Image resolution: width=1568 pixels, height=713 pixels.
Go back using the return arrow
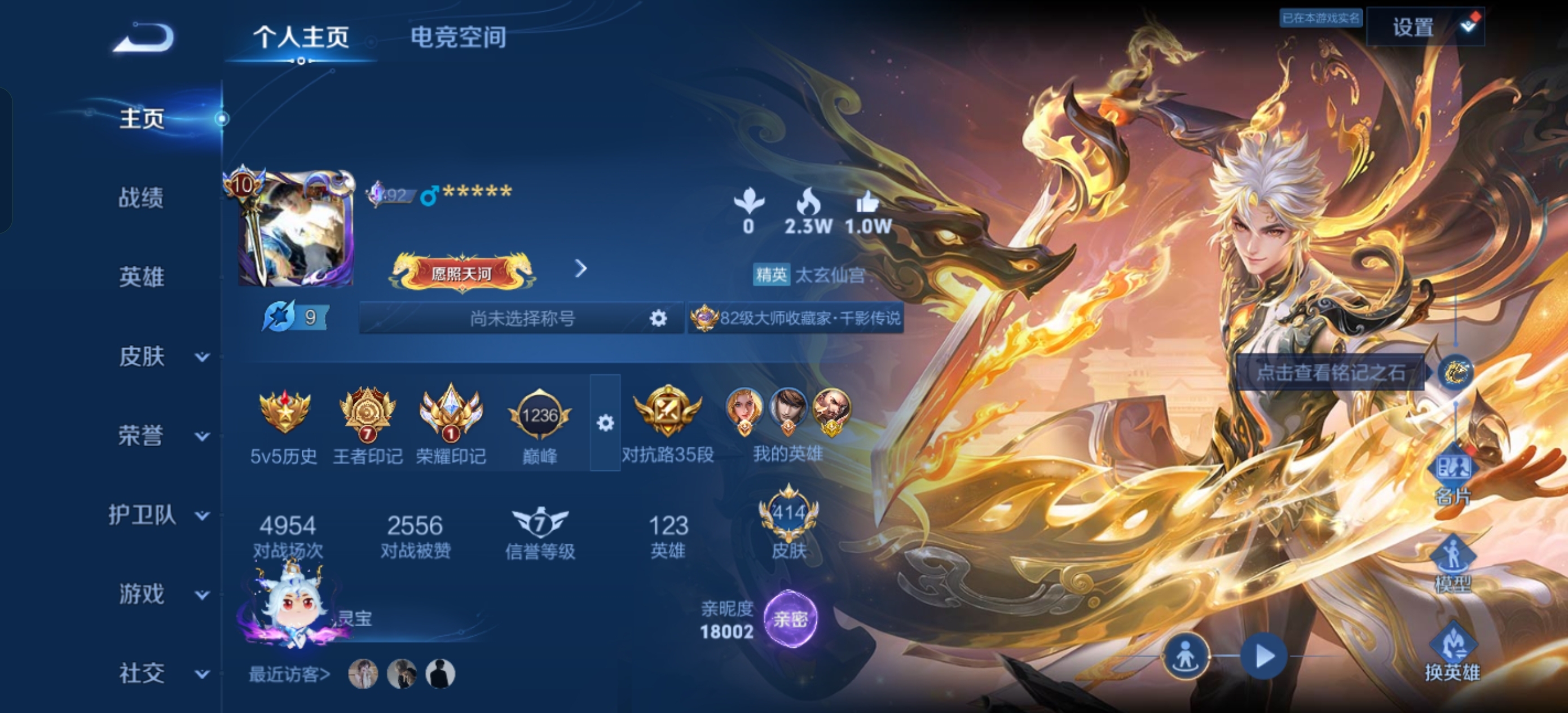point(144,38)
